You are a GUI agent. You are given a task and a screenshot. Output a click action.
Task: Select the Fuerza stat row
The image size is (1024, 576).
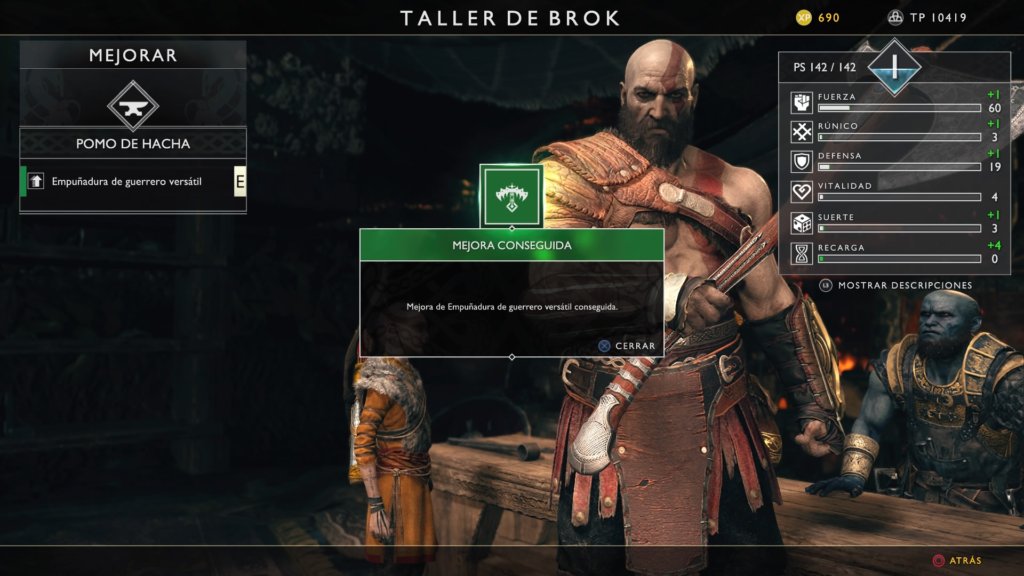click(895, 102)
